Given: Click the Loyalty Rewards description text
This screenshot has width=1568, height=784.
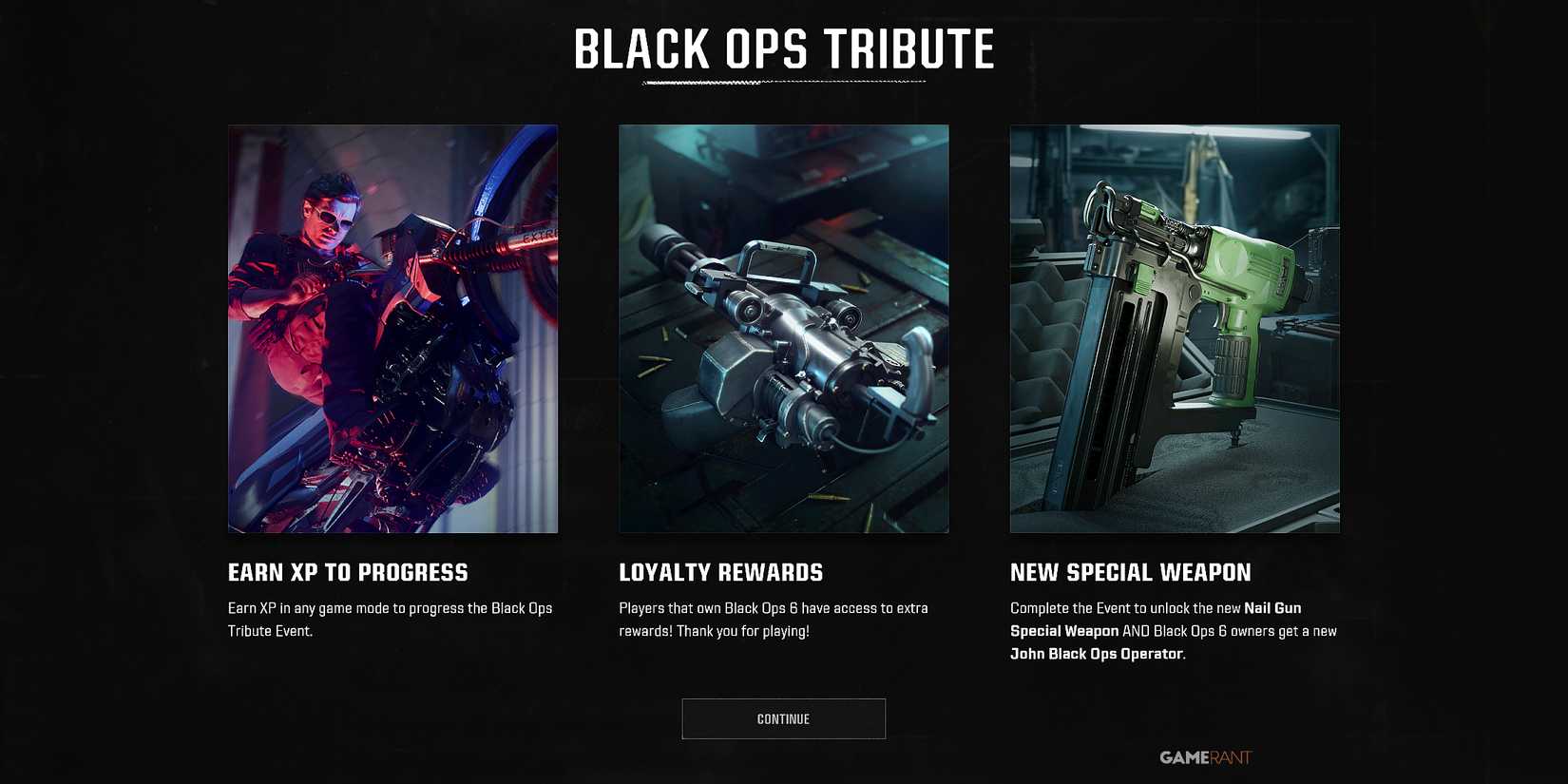Looking at the screenshot, I should point(774,619).
